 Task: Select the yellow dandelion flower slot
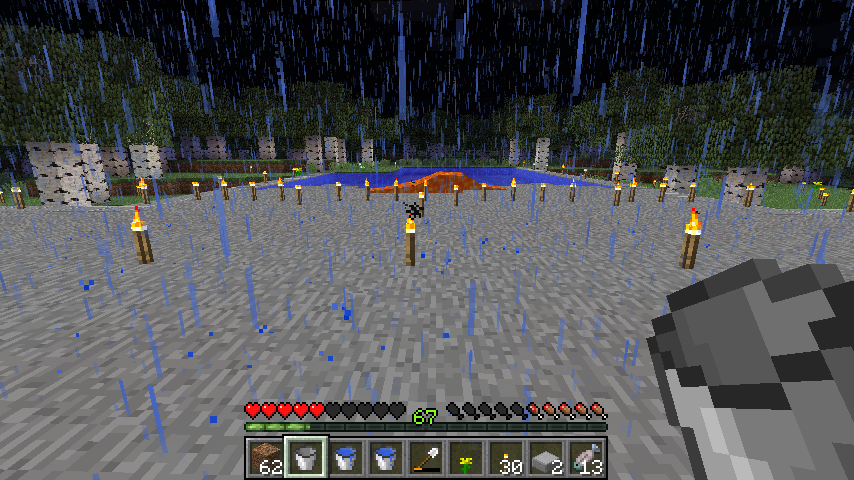pyautogui.click(x=465, y=458)
